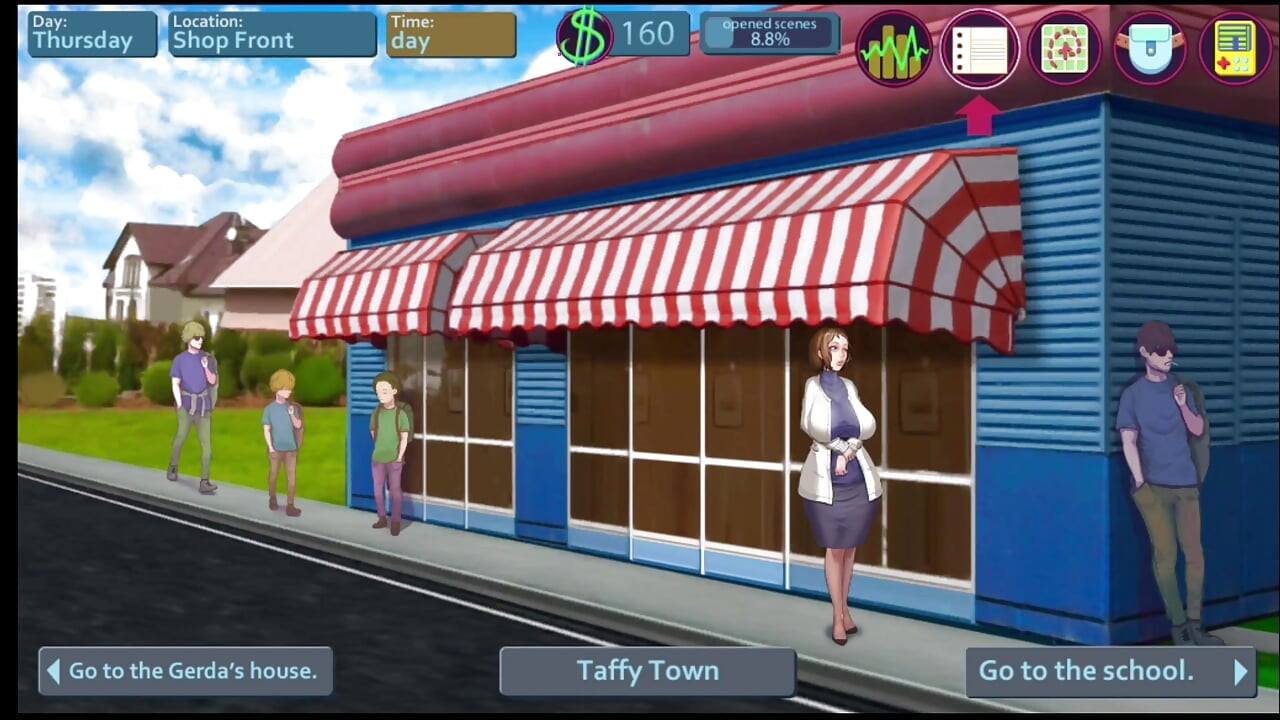
Task: Click the Taffy Town label
Action: tap(646, 671)
